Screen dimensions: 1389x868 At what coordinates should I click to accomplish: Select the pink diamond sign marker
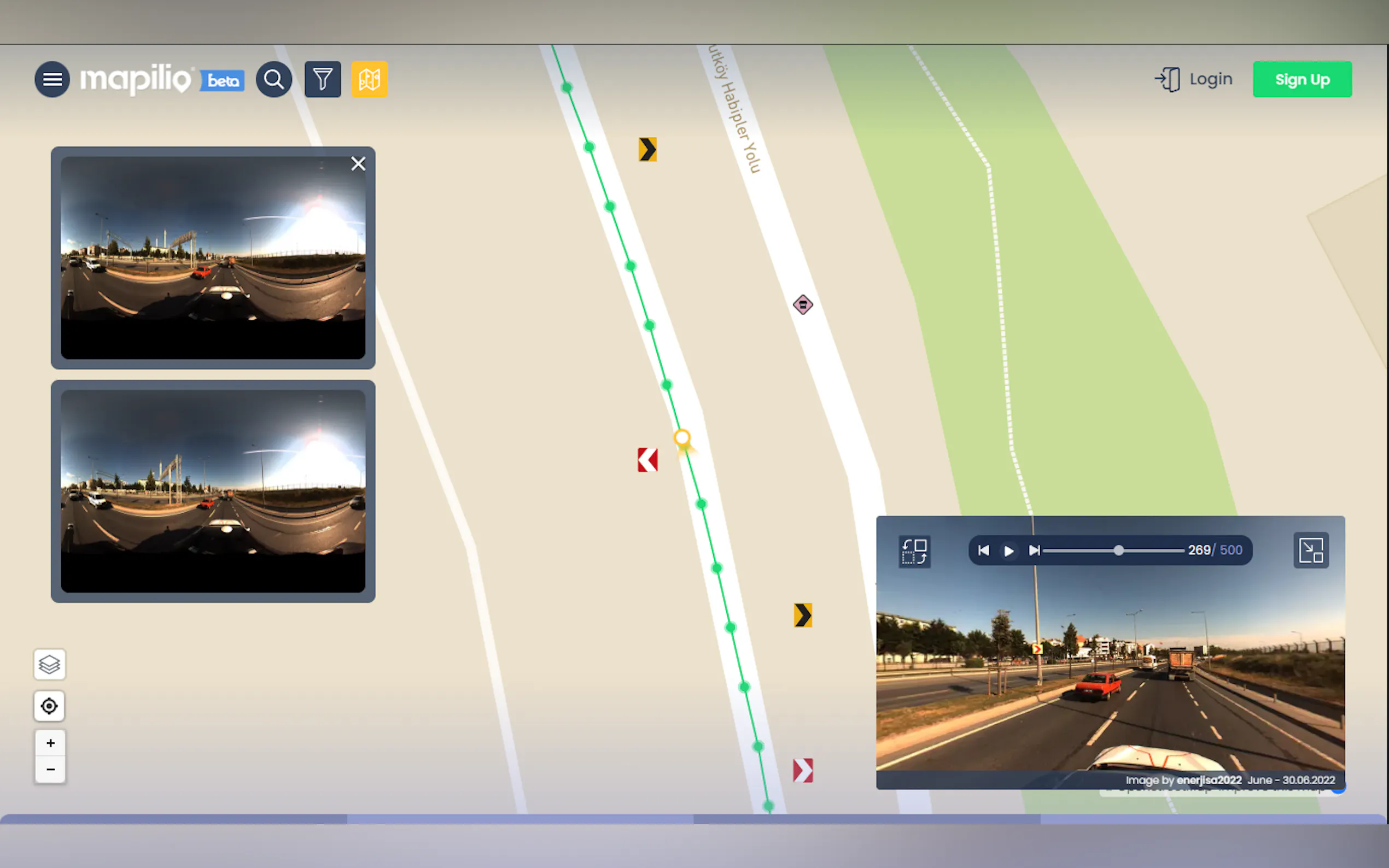click(803, 304)
